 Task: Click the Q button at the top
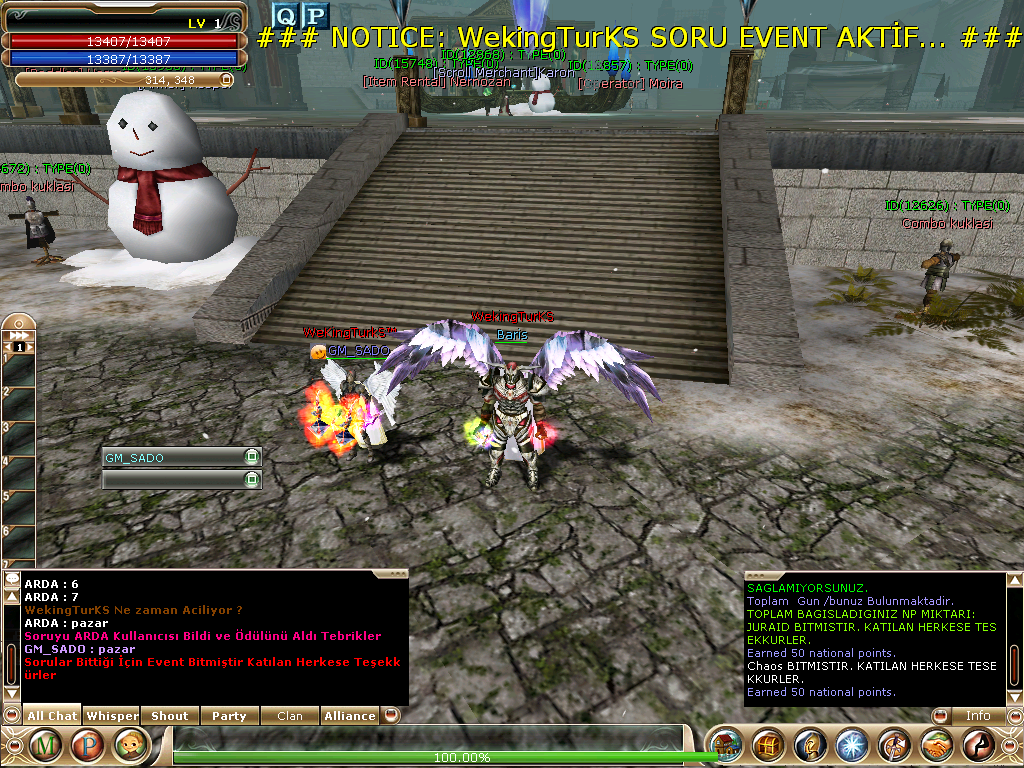286,15
